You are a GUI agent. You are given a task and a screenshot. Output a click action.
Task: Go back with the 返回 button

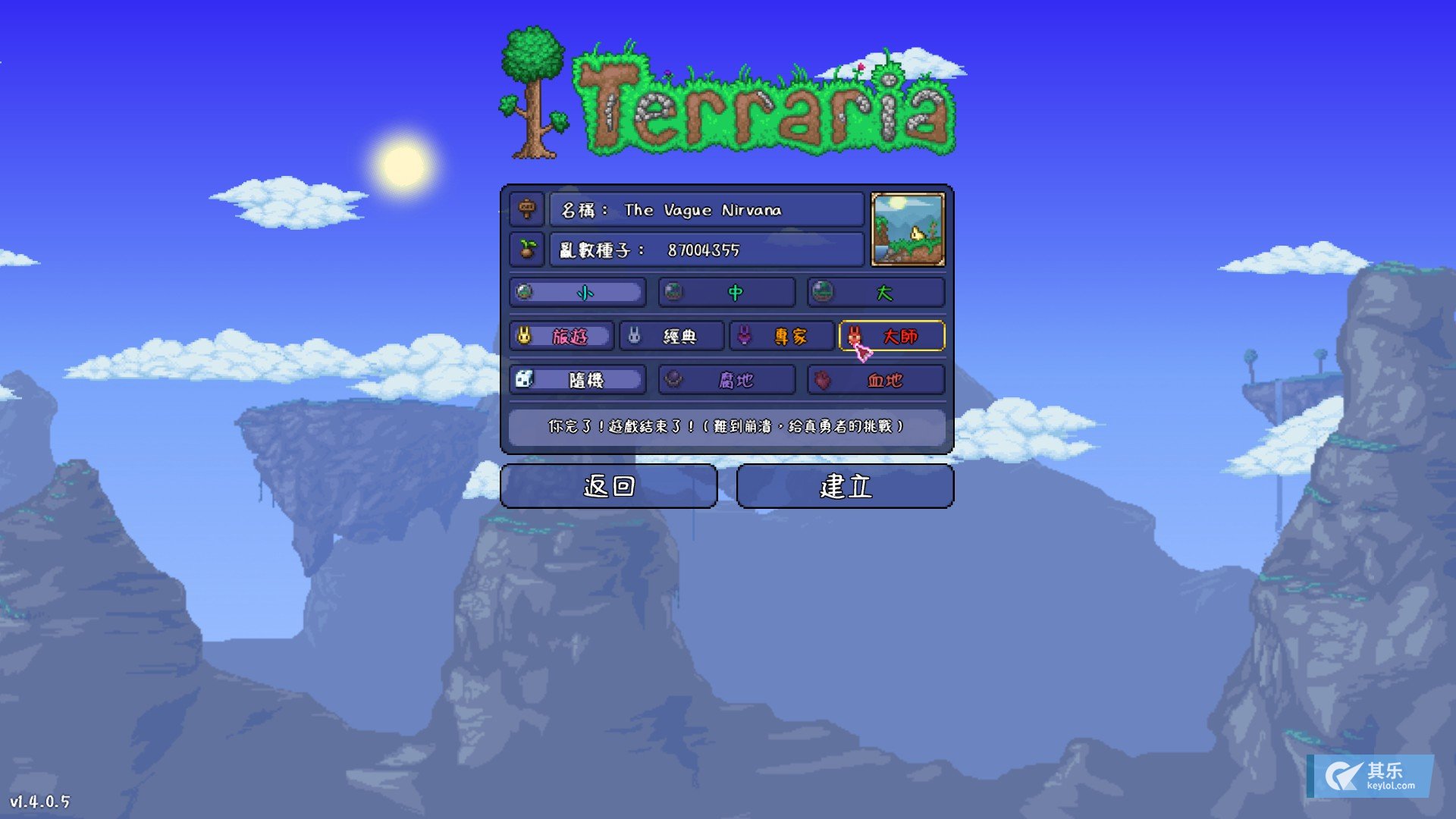(x=608, y=486)
